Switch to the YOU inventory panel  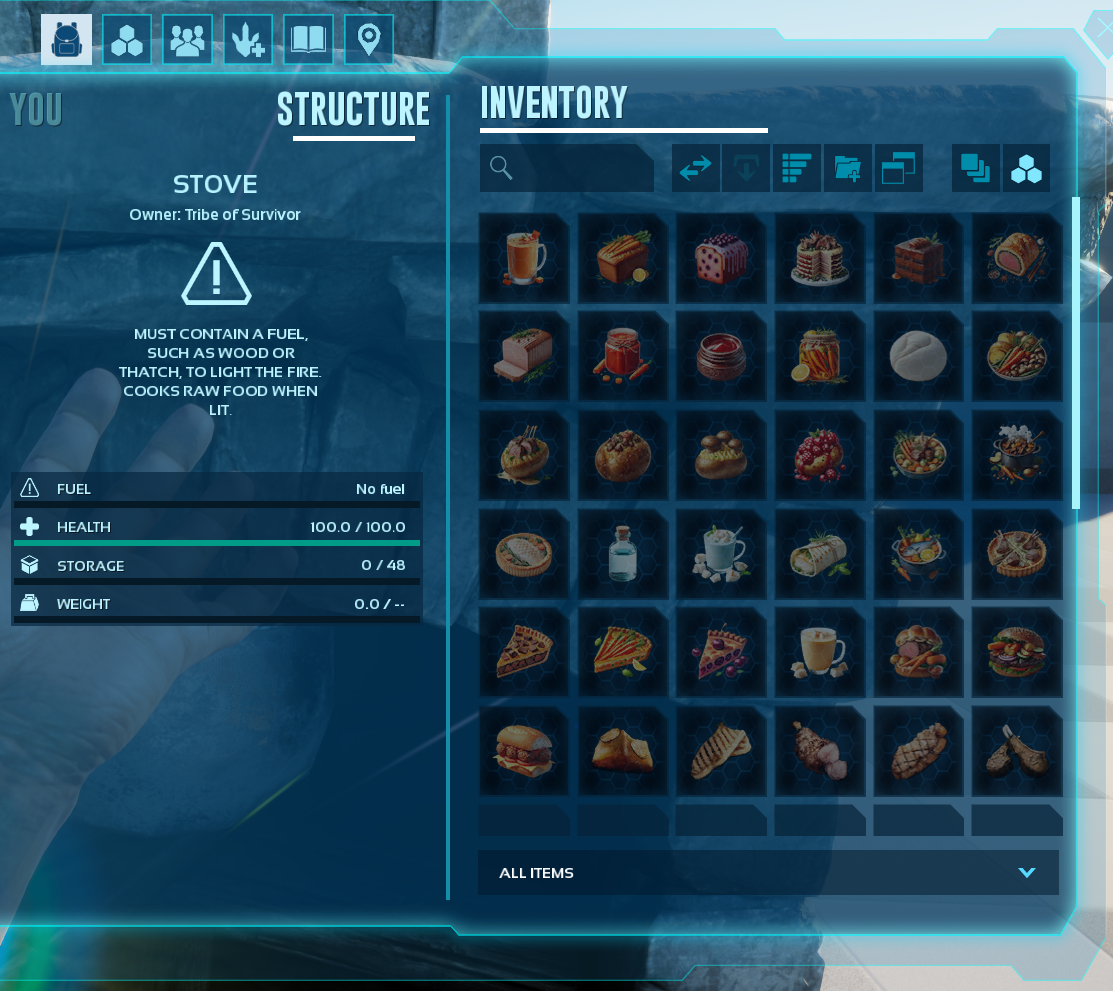[x=36, y=110]
